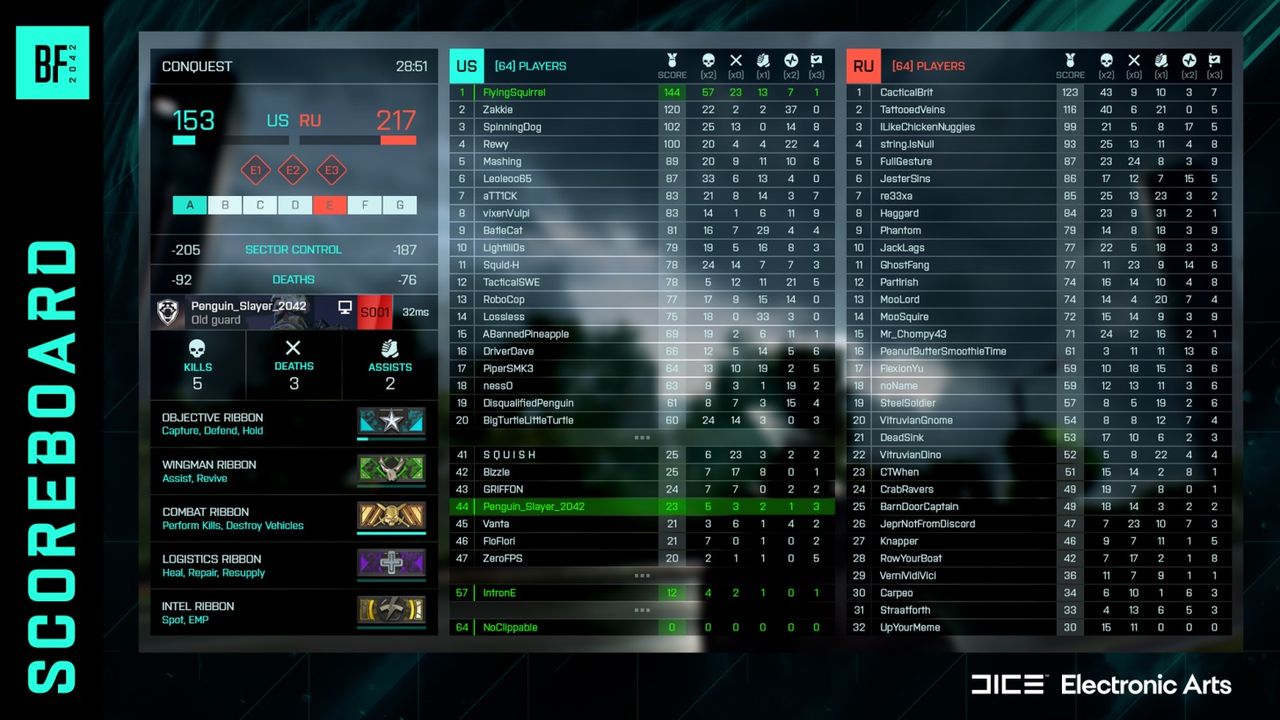This screenshot has height=720, width=1280.
Task: Switch to the RU team tab
Action: [862, 65]
